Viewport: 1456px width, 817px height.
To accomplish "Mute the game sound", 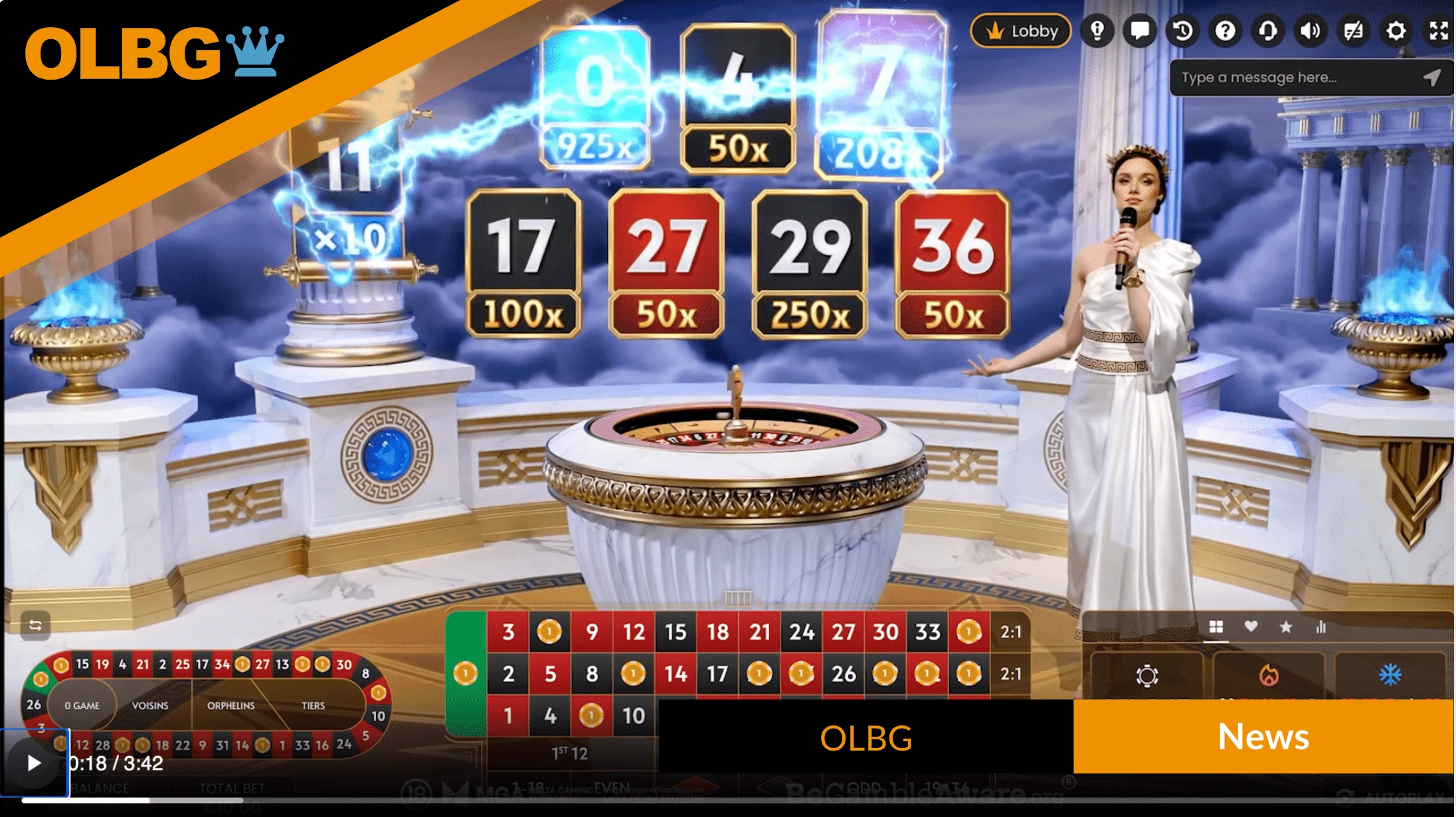I will [x=1311, y=31].
